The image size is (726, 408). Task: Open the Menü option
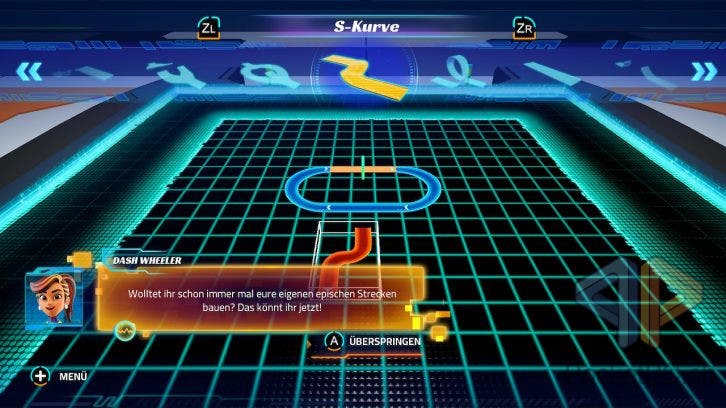click(60, 376)
